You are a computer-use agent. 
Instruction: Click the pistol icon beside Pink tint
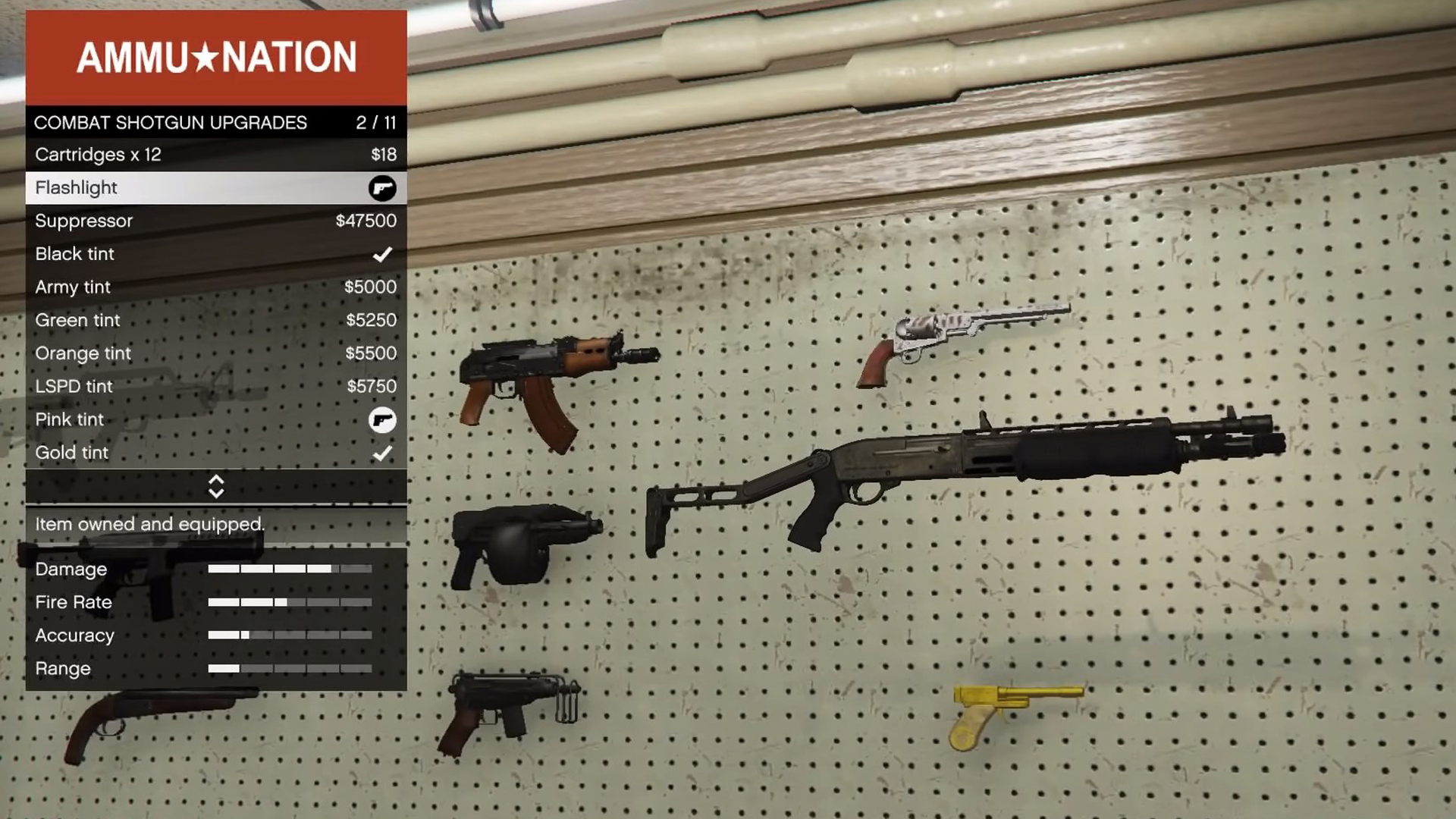click(383, 419)
